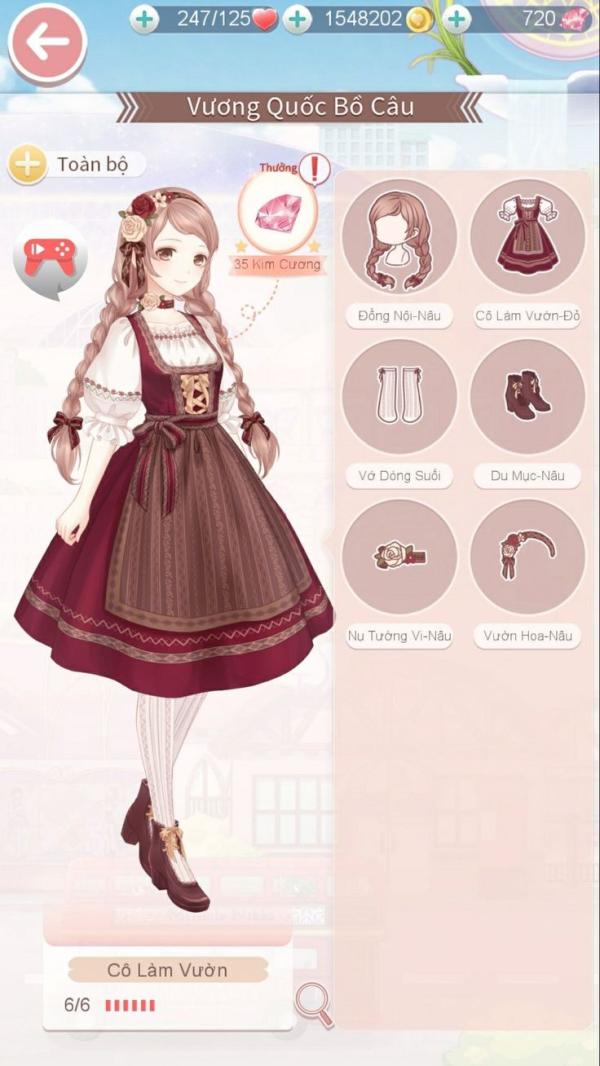Select the Đồng Nội-Nâu braided hair item

399,237
